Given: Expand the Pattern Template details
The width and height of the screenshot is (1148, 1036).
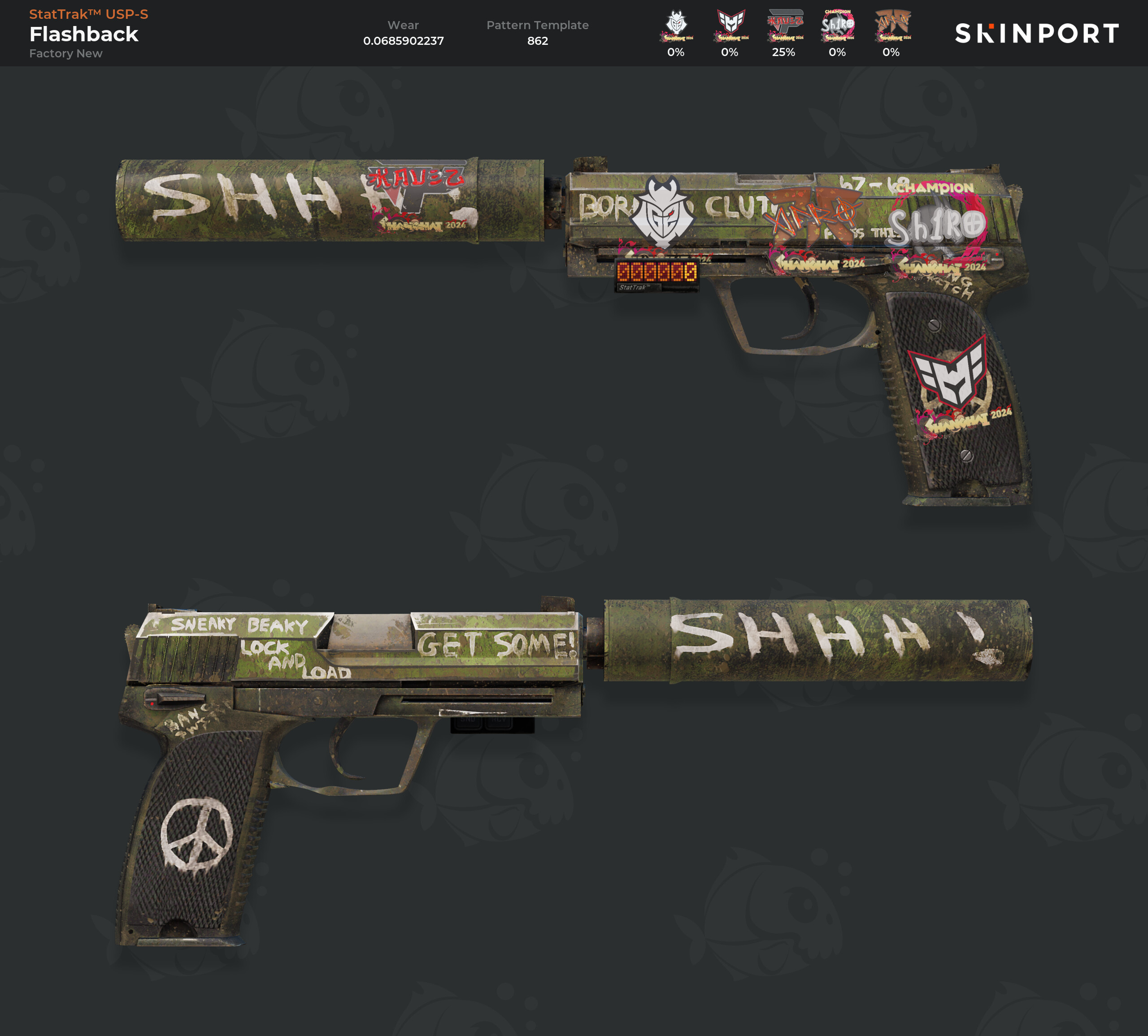Looking at the screenshot, I should (539, 25).
